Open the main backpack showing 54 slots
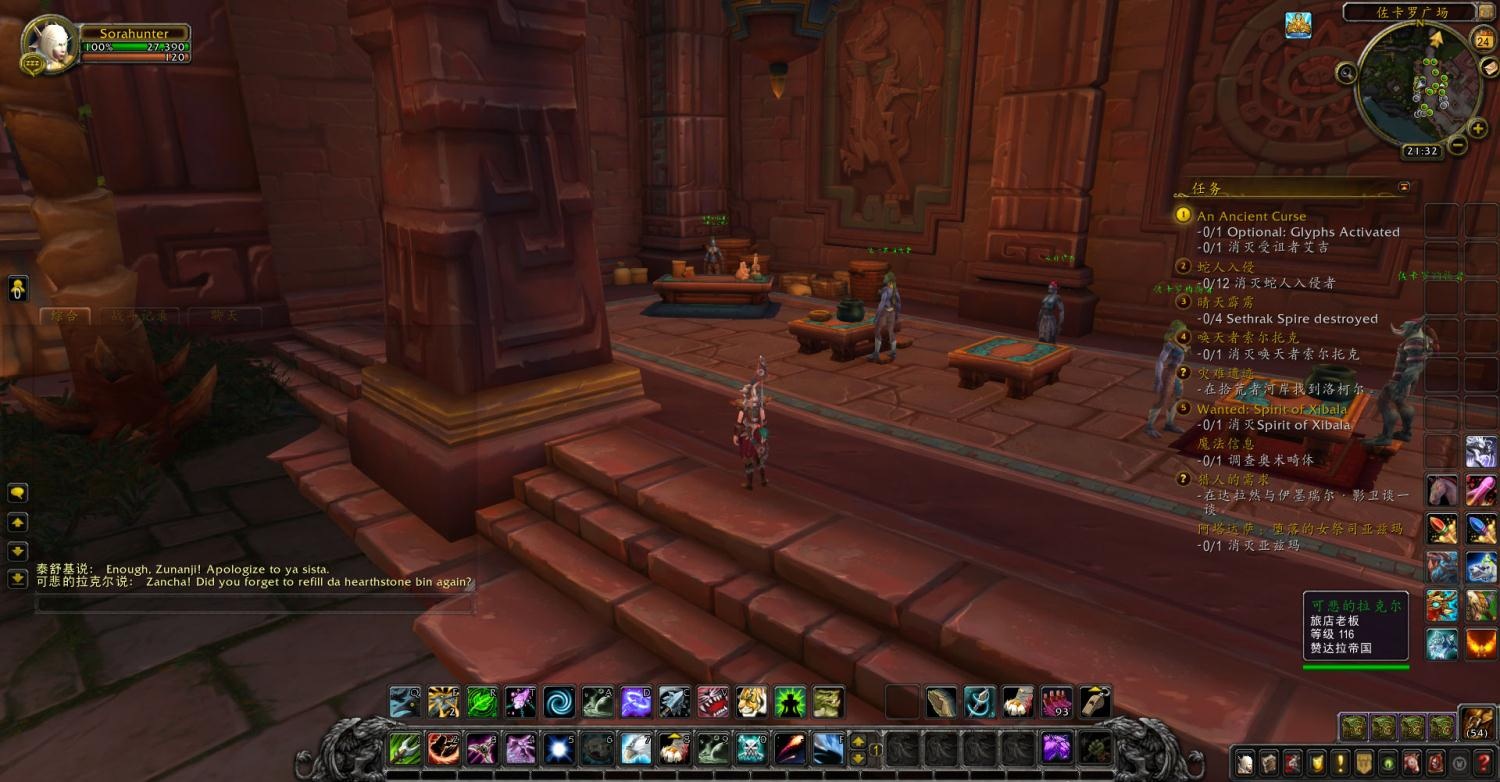This screenshot has width=1500, height=782. [x=1476, y=722]
